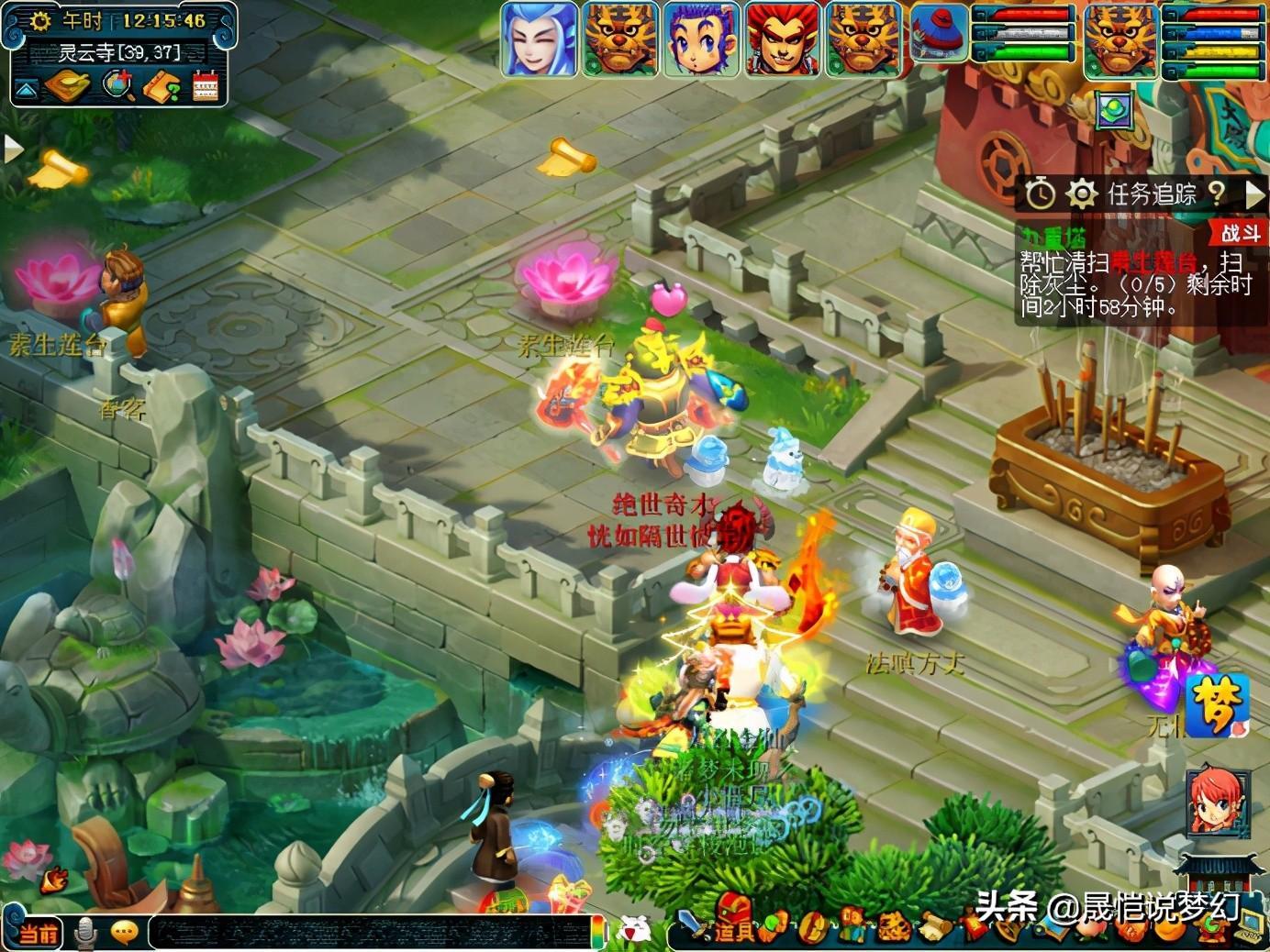Click the red 战斗 battle tag
1270x952 pixels.
pyautogui.click(x=1242, y=233)
